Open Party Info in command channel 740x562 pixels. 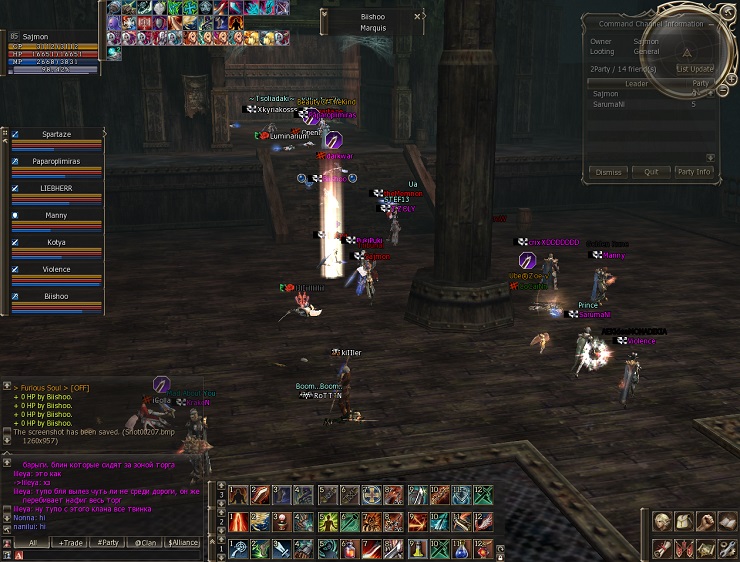(694, 172)
